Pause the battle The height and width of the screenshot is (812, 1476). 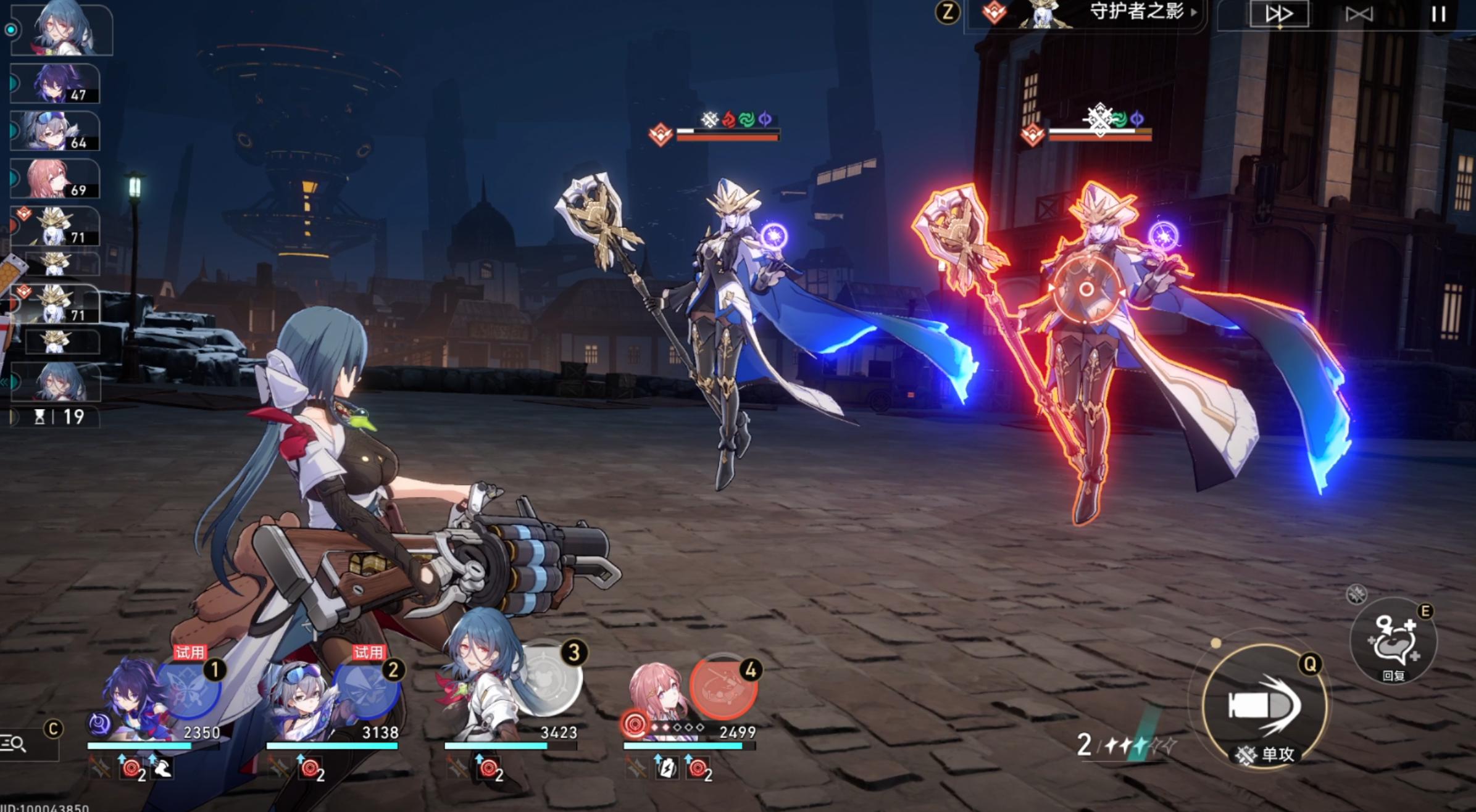coord(1438,14)
